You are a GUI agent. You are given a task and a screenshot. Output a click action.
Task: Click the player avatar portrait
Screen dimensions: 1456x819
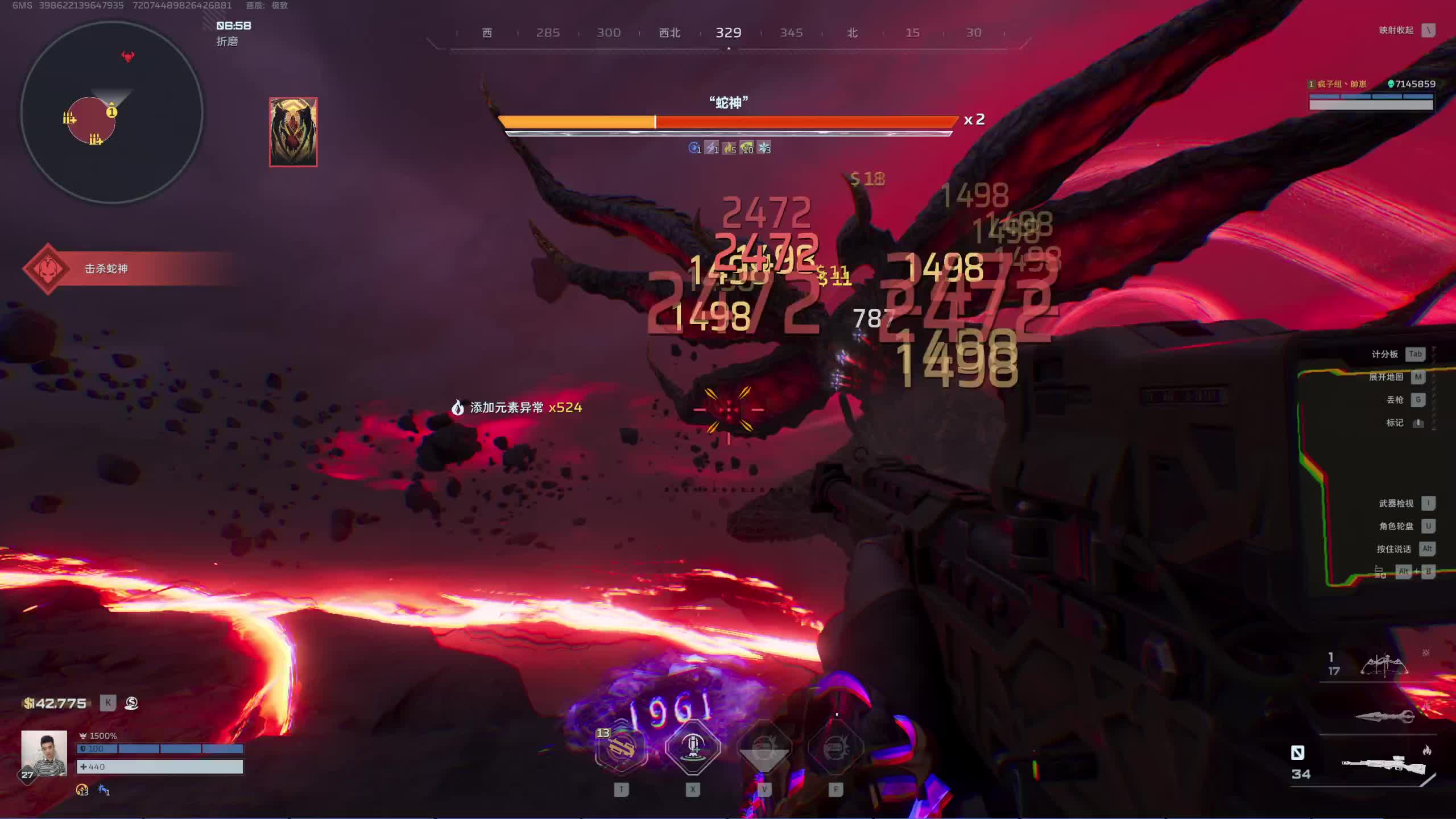pyautogui.click(x=44, y=754)
